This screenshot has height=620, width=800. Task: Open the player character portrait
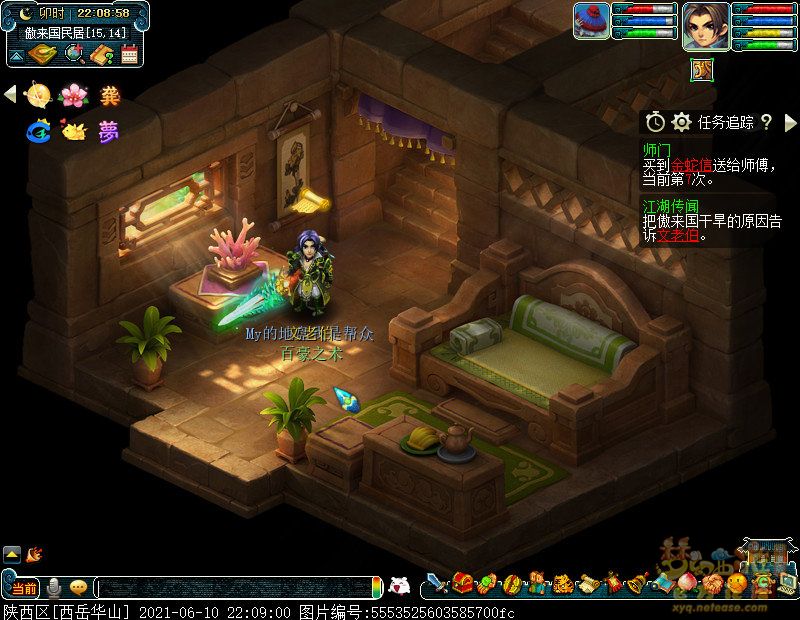click(705, 27)
